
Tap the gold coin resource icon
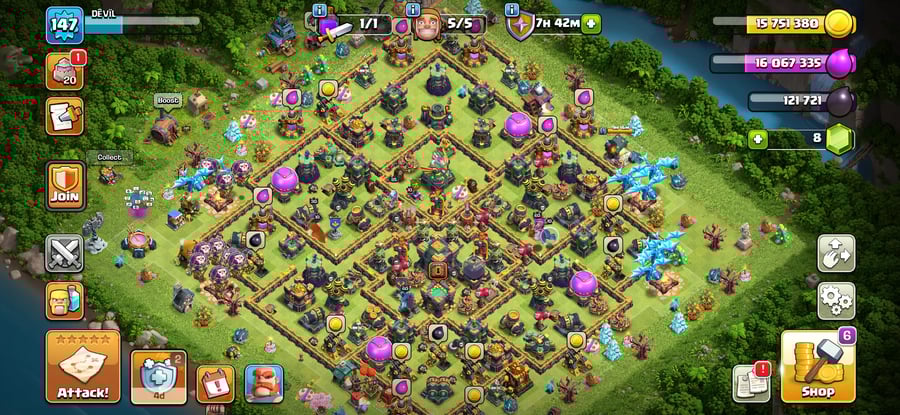coord(839,23)
